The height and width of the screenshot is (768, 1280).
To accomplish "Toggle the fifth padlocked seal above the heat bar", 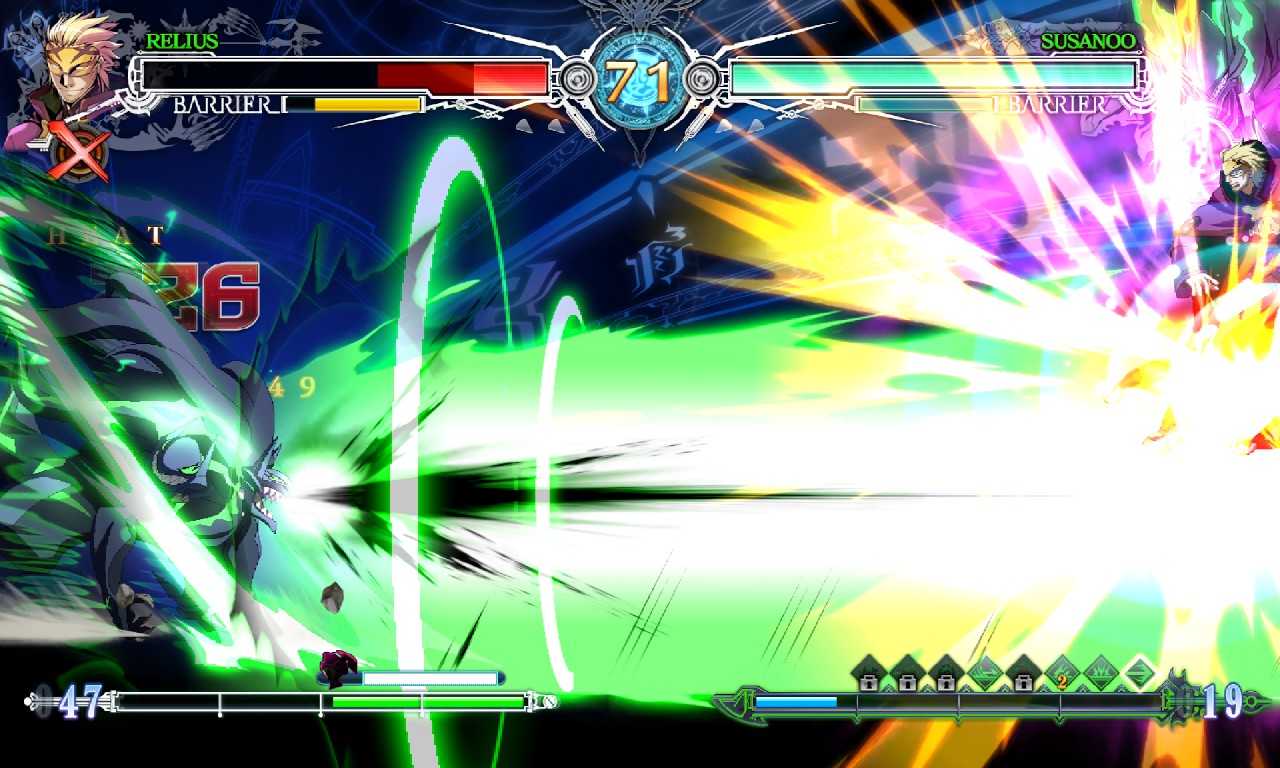I will [1025, 672].
